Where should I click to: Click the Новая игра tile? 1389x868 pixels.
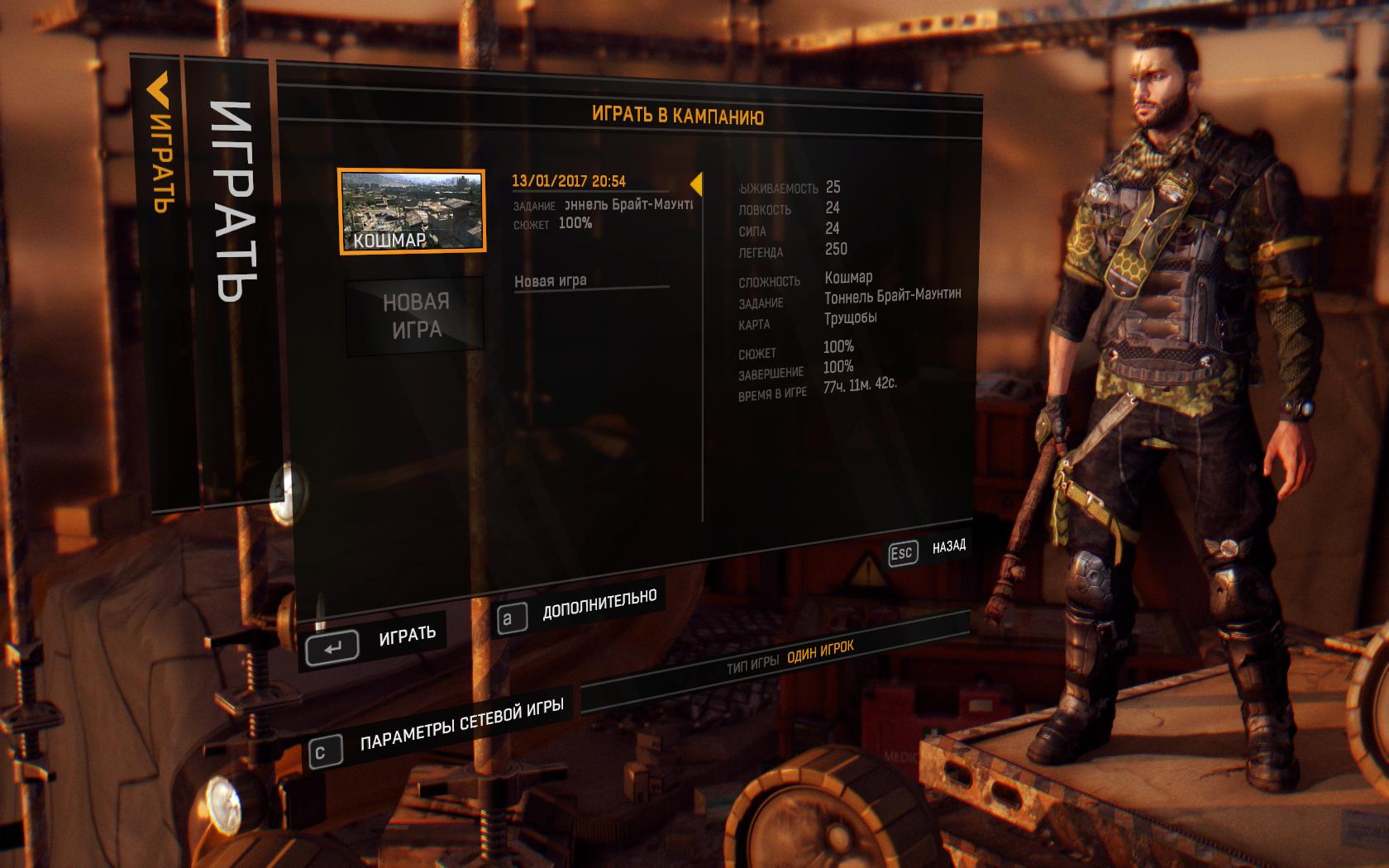(415, 316)
